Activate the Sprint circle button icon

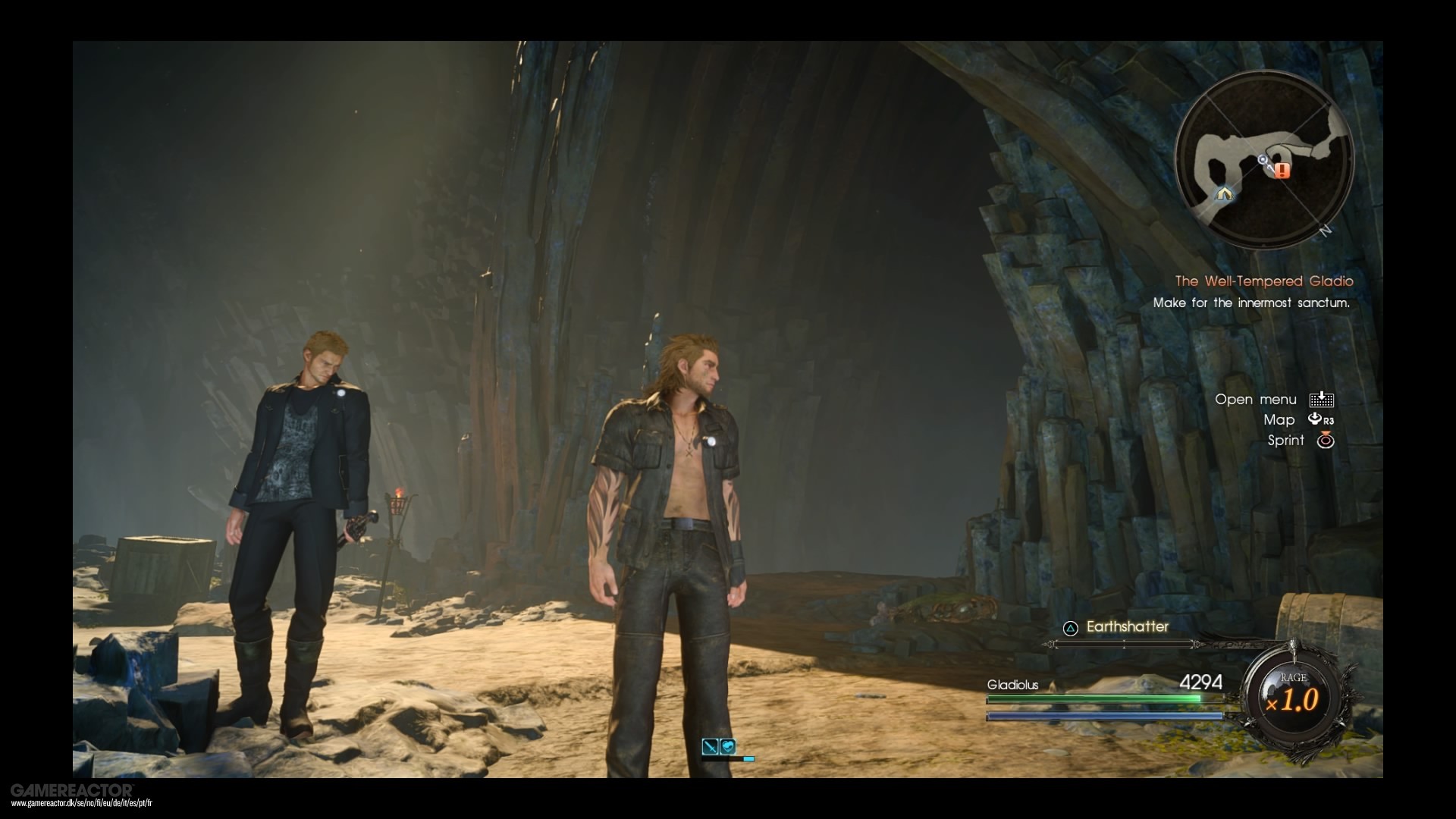(x=1326, y=441)
